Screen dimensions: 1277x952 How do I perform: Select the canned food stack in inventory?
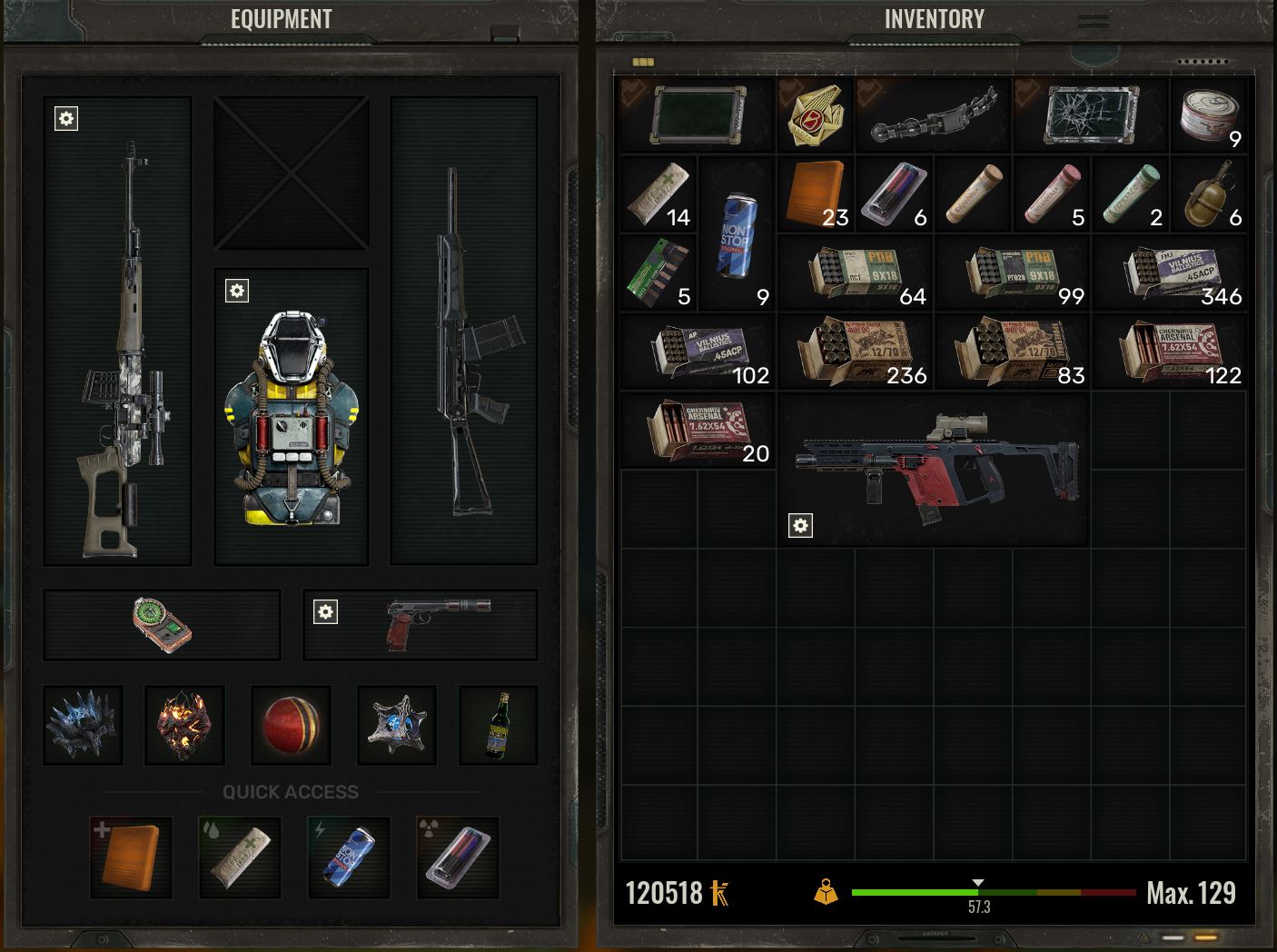click(x=1209, y=115)
